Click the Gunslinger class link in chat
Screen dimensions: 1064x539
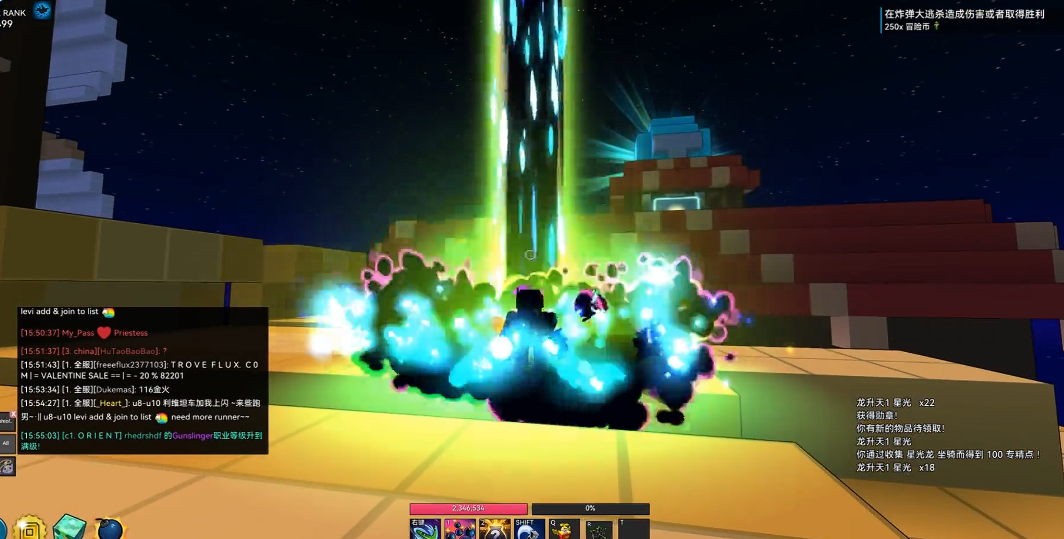[190, 435]
